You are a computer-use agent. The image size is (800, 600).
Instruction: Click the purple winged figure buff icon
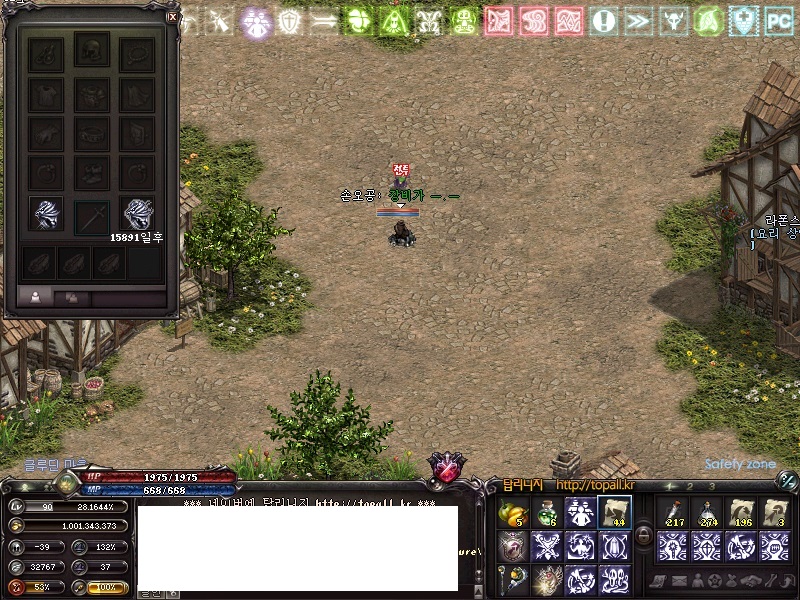[256, 21]
